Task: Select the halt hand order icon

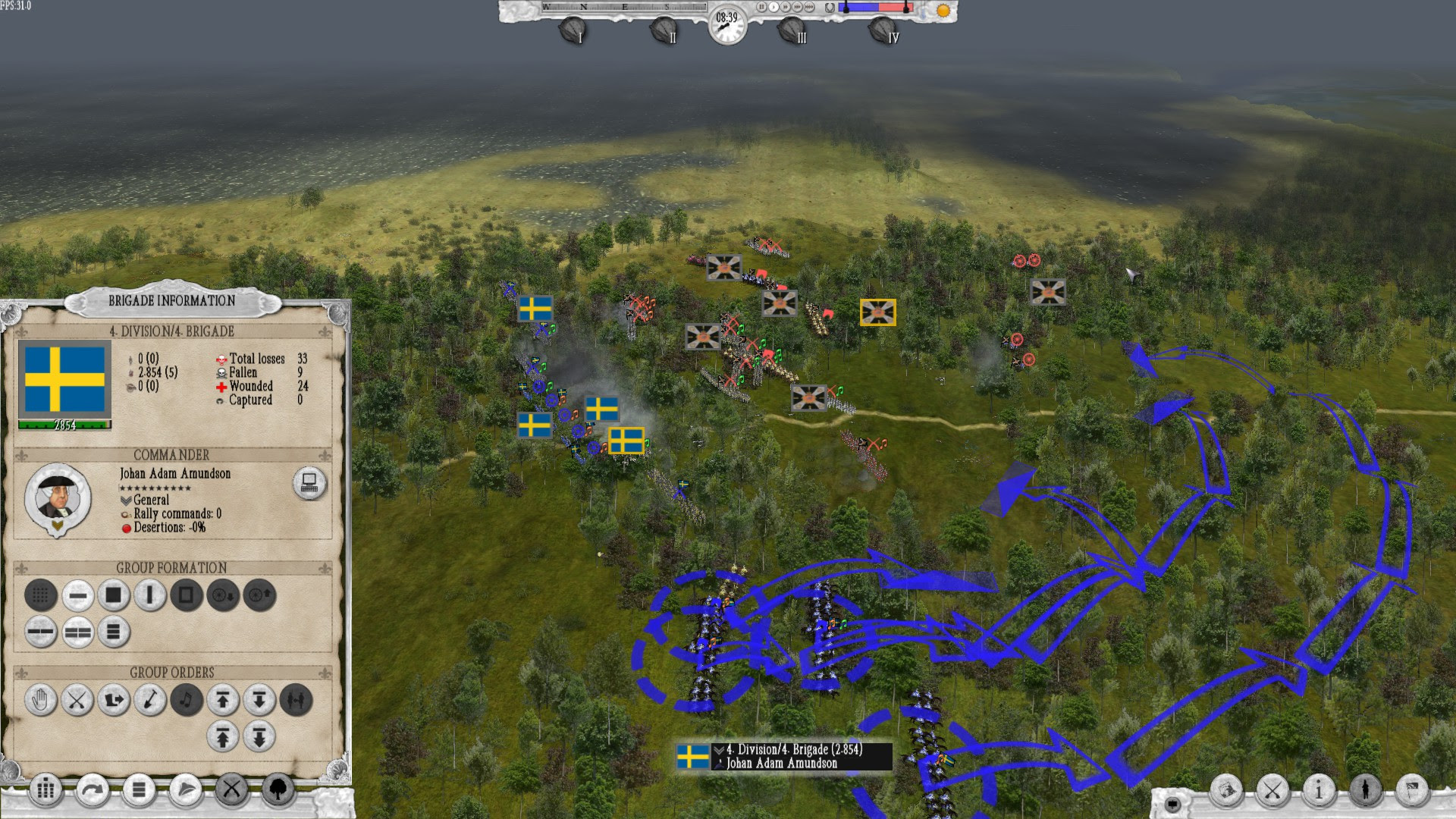Action: [x=42, y=701]
